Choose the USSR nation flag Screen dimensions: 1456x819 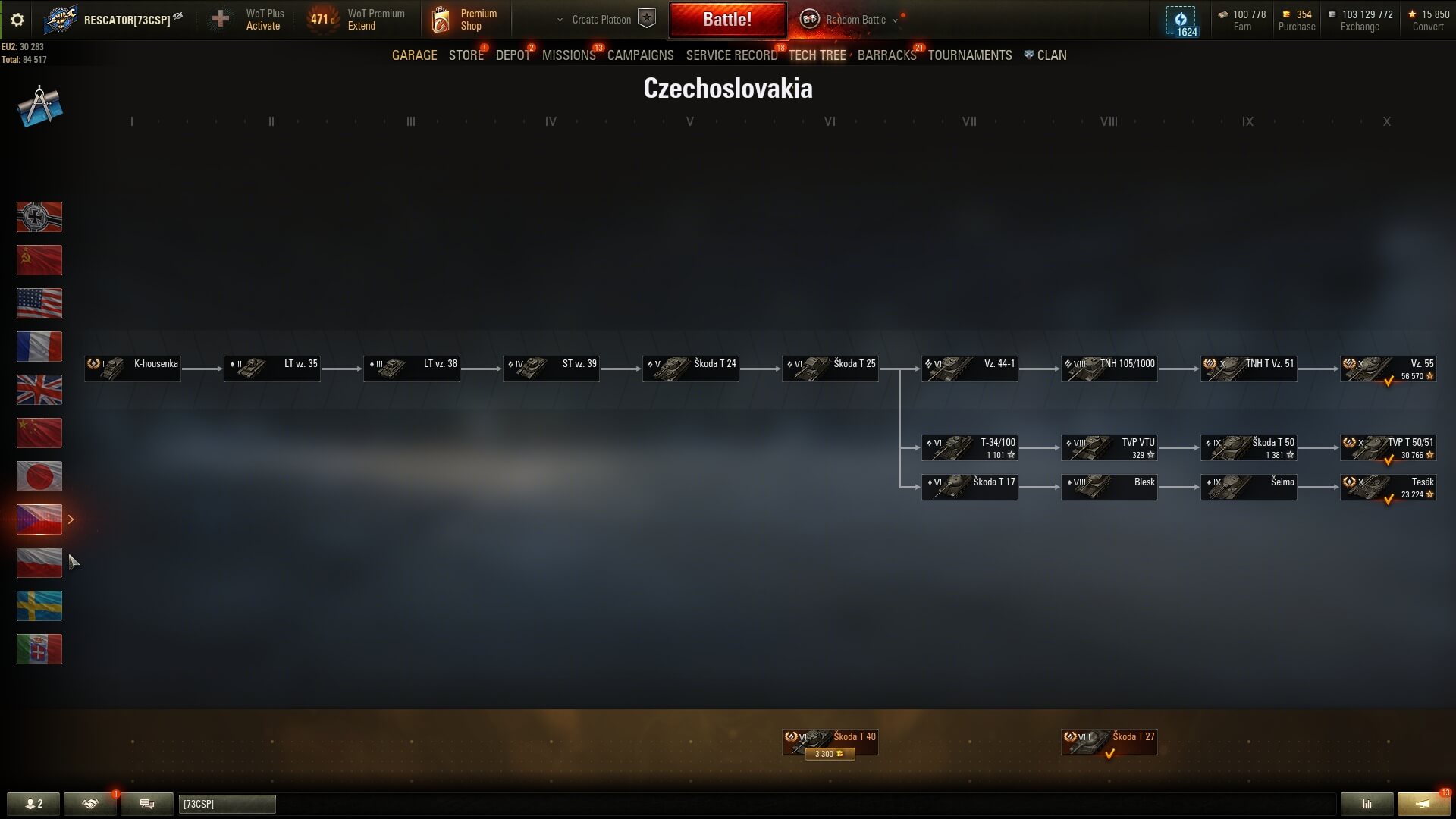[39, 260]
